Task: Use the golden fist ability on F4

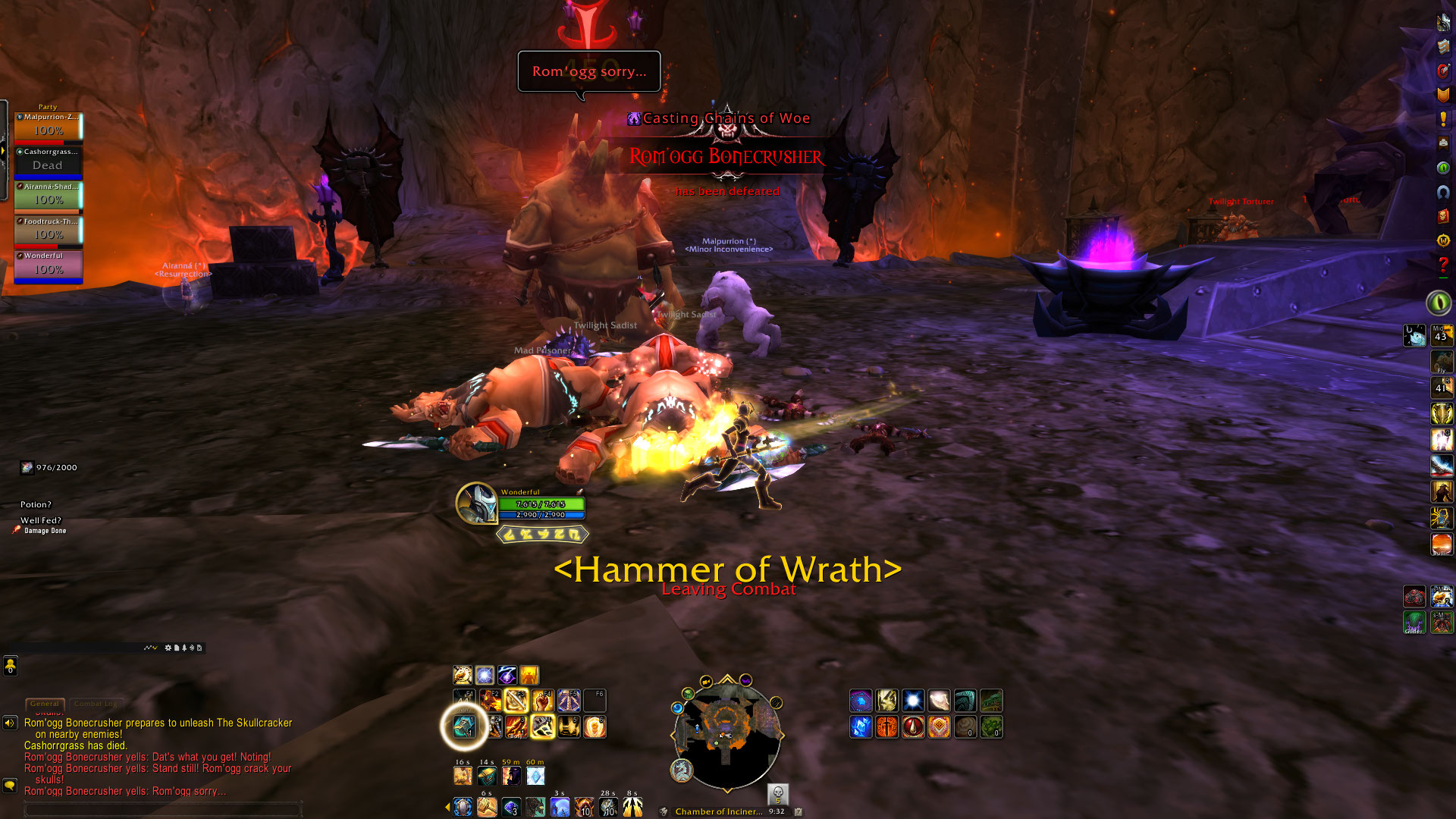Action: coord(542,700)
